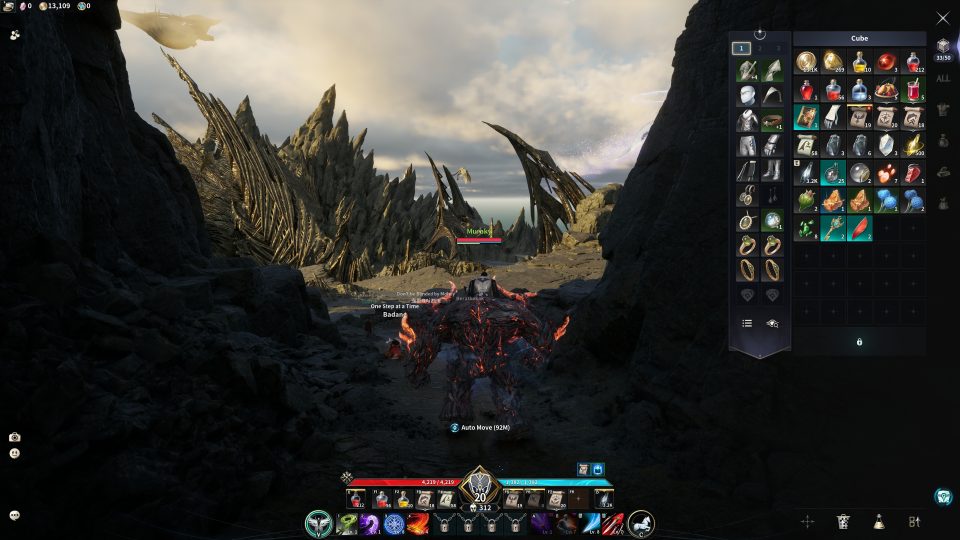Use the red health potion quick slot
The width and height of the screenshot is (960, 540).
355,499
